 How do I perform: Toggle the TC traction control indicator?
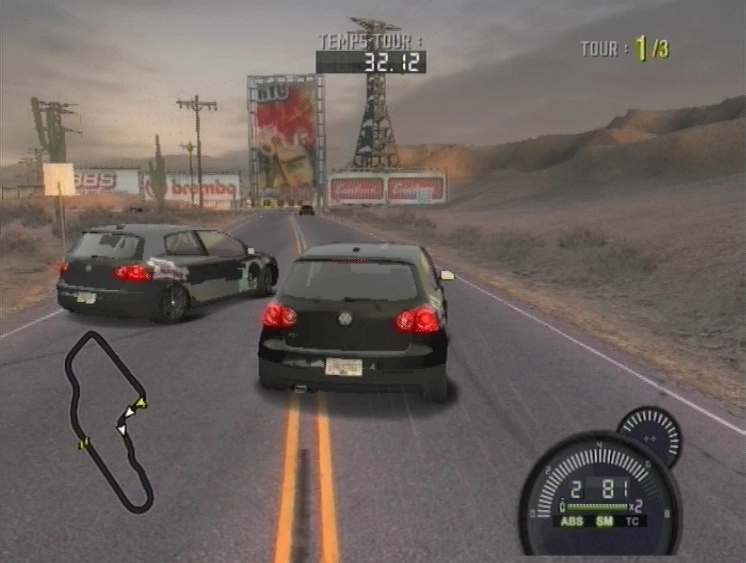pyautogui.click(x=633, y=521)
